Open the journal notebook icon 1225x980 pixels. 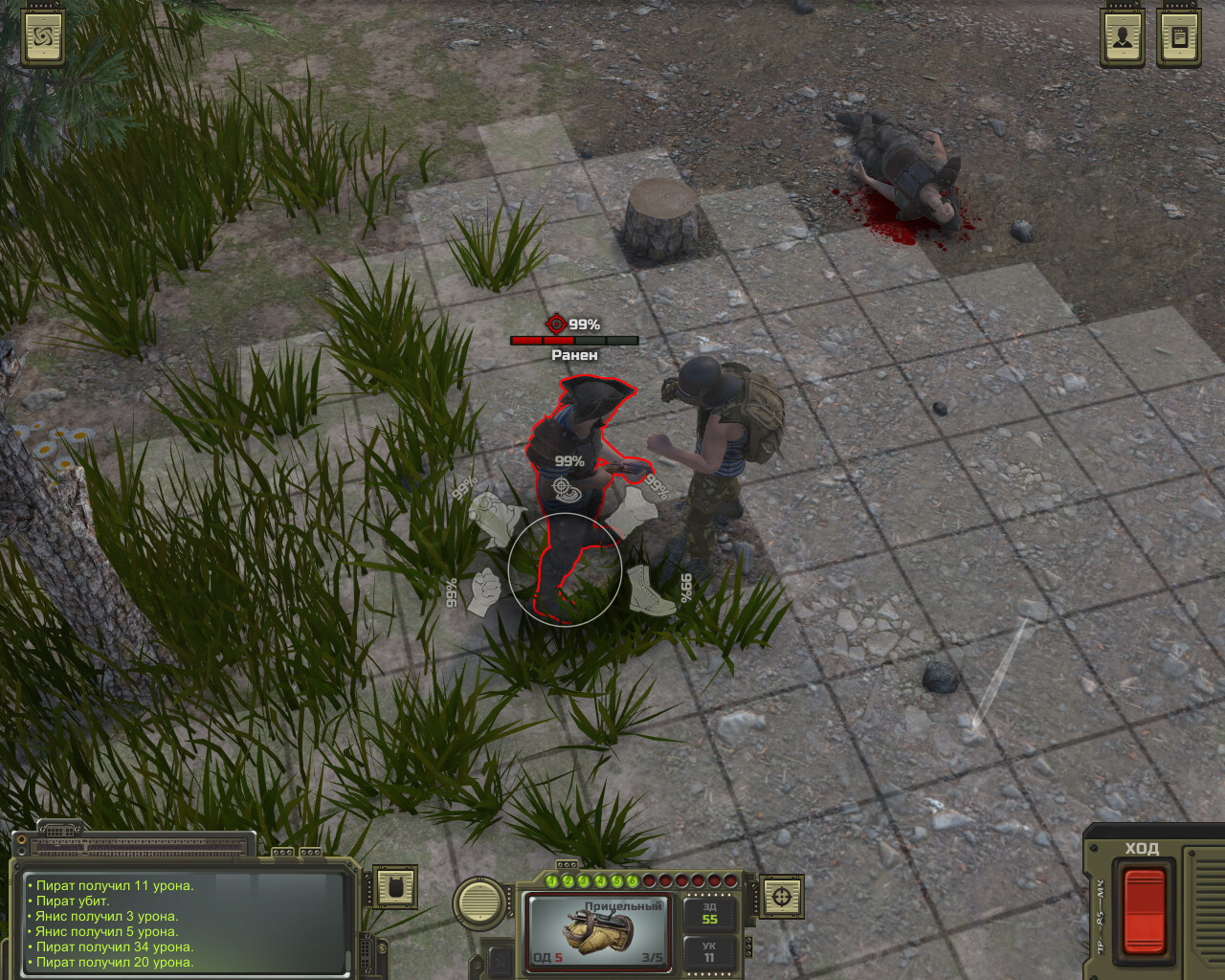click(1179, 37)
